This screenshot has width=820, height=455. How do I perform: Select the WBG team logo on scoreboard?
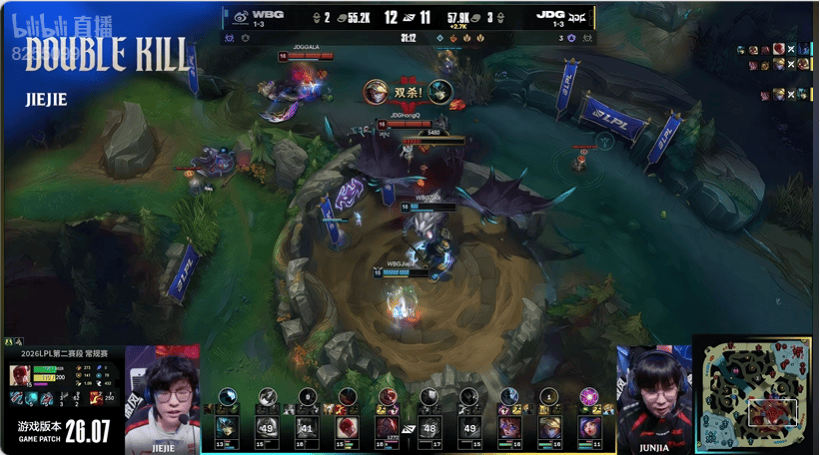(240, 16)
